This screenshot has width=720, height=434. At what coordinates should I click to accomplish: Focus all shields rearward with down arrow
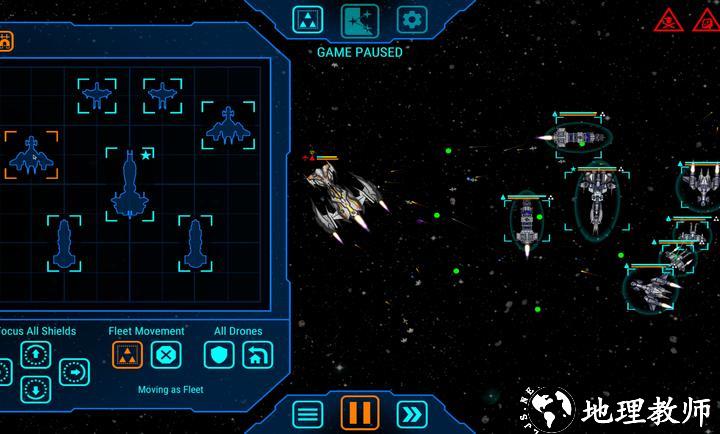(36, 388)
